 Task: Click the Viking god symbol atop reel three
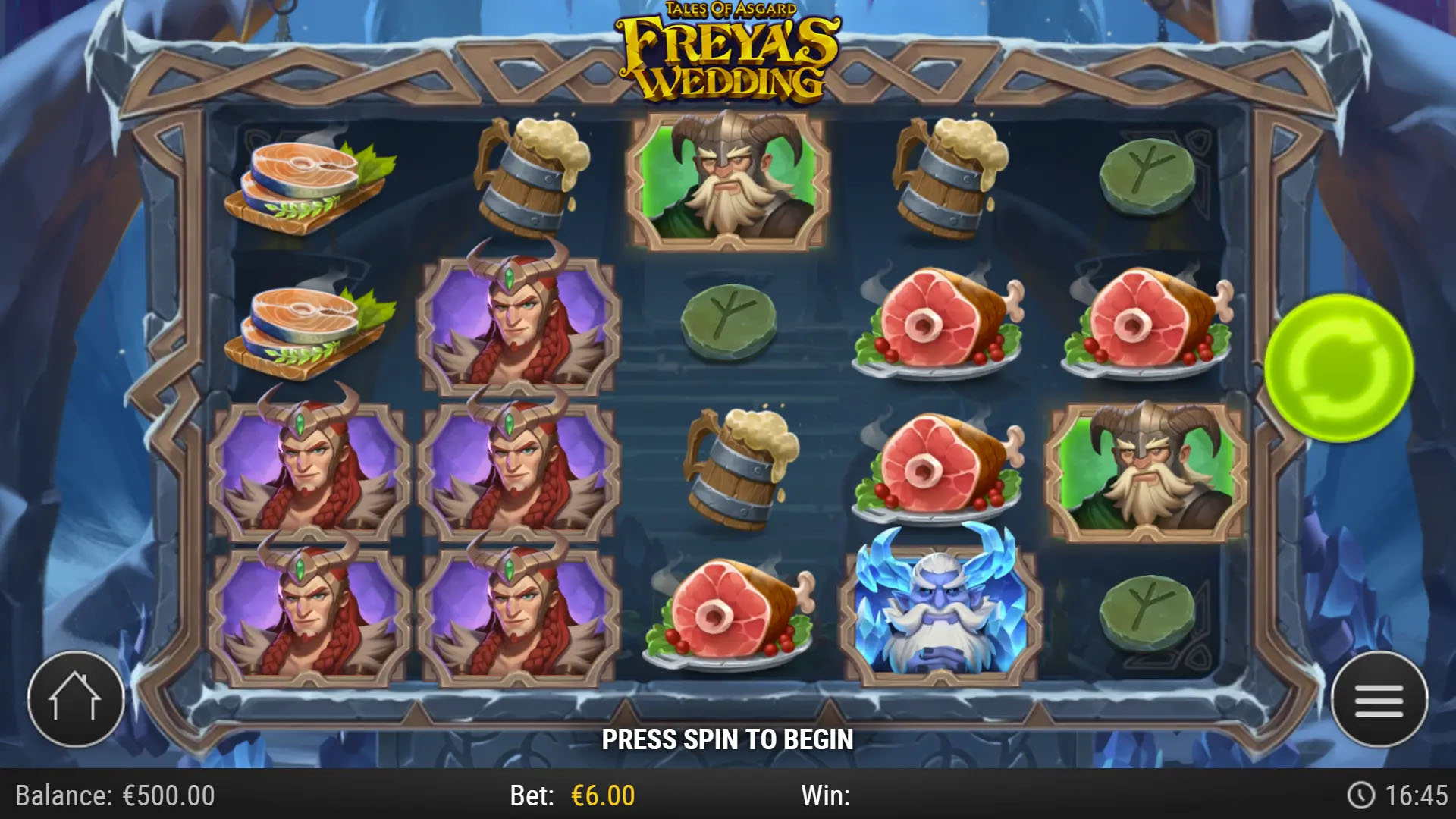pyautogui.click(x=726, y=180)
